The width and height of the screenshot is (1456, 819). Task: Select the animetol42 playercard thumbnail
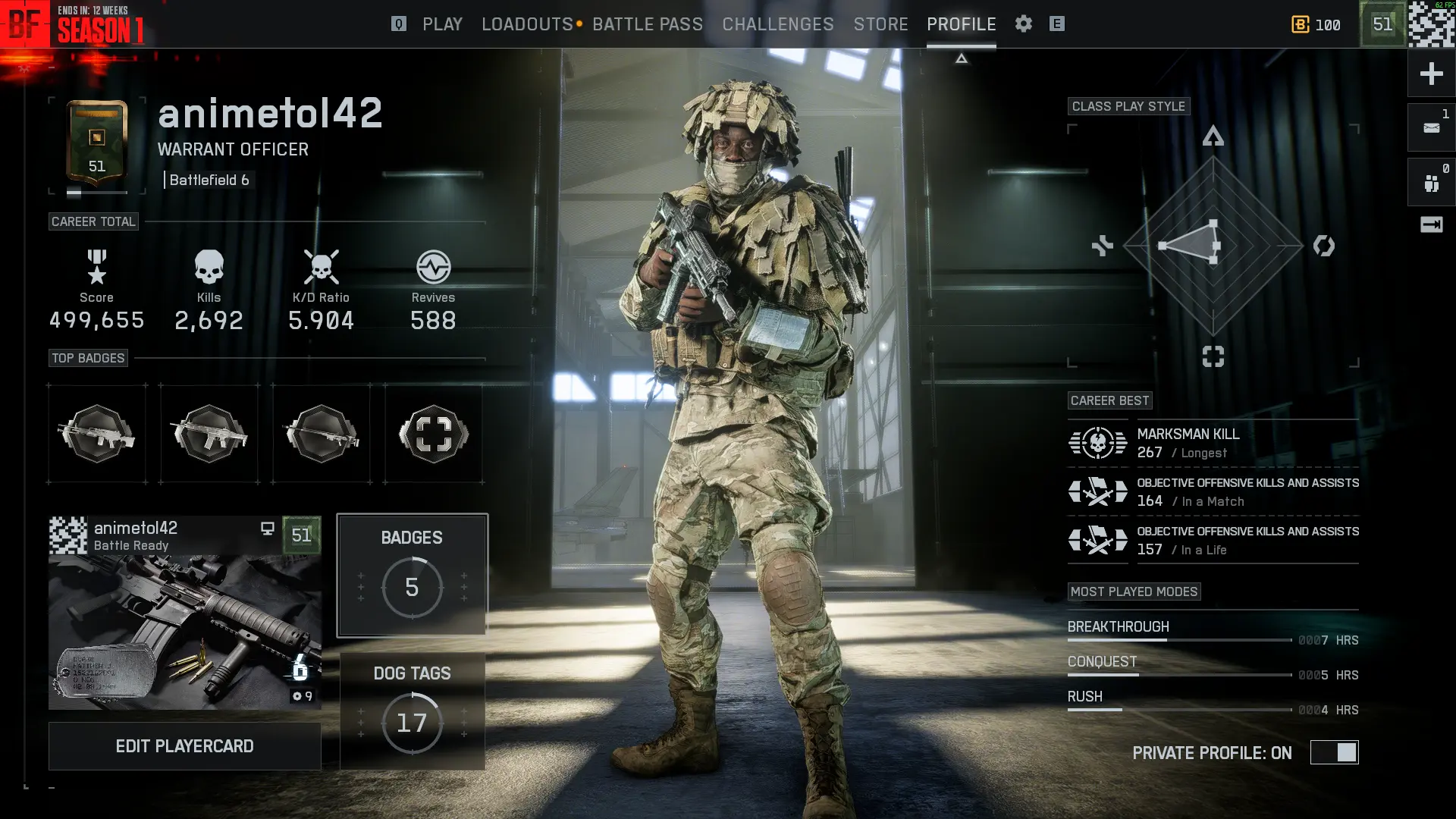[184, 613]
